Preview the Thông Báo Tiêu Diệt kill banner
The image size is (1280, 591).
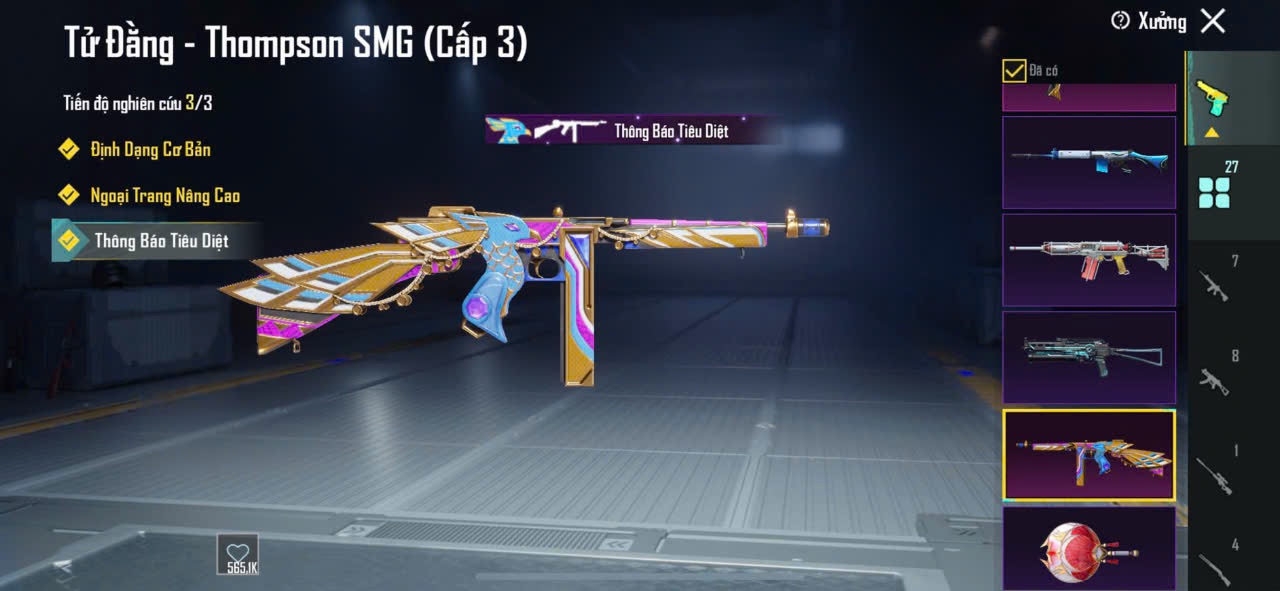(x=632, y=130)
